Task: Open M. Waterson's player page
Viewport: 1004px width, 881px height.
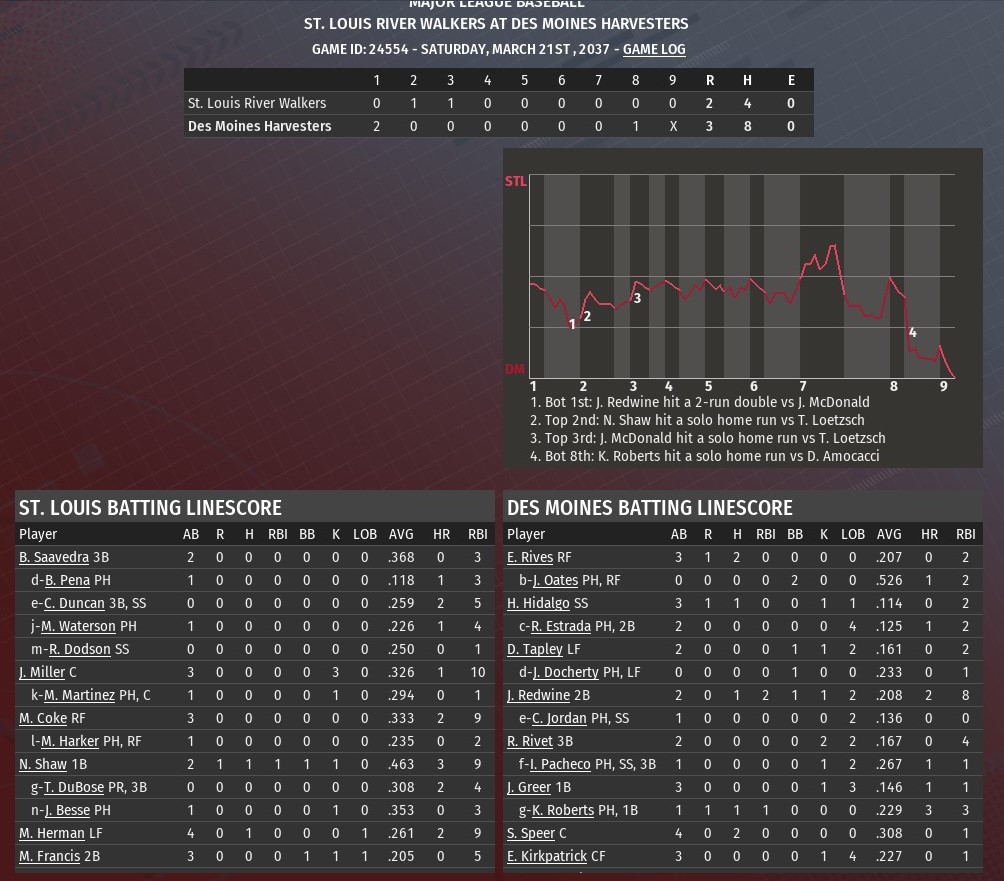Action: coord(78,626)
